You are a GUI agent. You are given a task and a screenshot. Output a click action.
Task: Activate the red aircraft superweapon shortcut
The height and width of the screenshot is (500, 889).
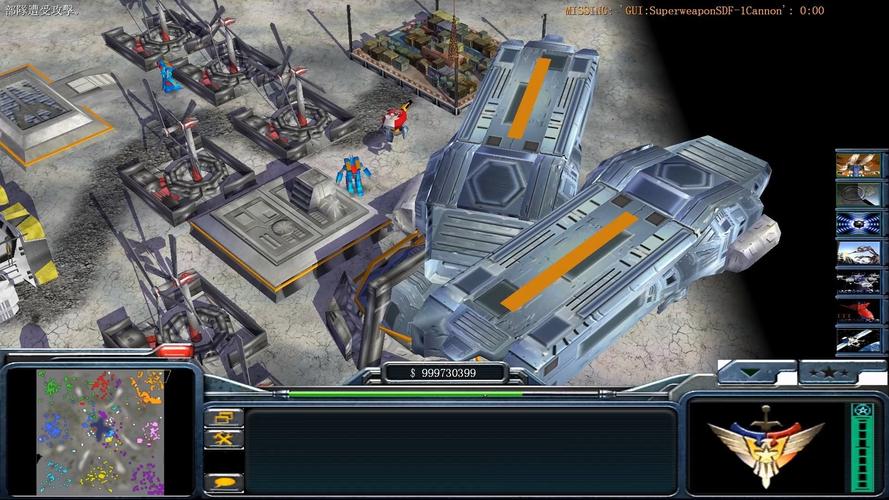[859, 312]
